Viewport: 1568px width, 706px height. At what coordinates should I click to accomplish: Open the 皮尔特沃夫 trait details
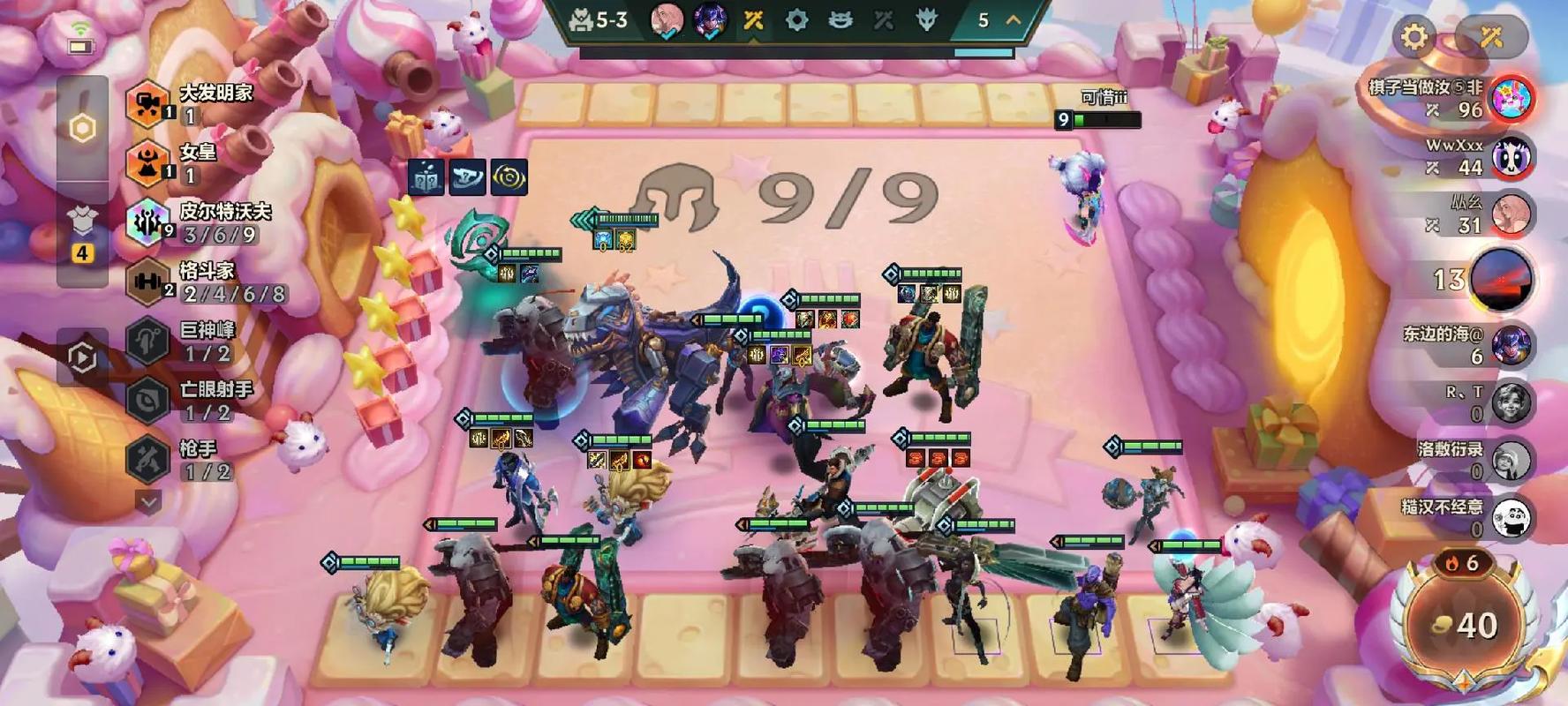[147, 222]
